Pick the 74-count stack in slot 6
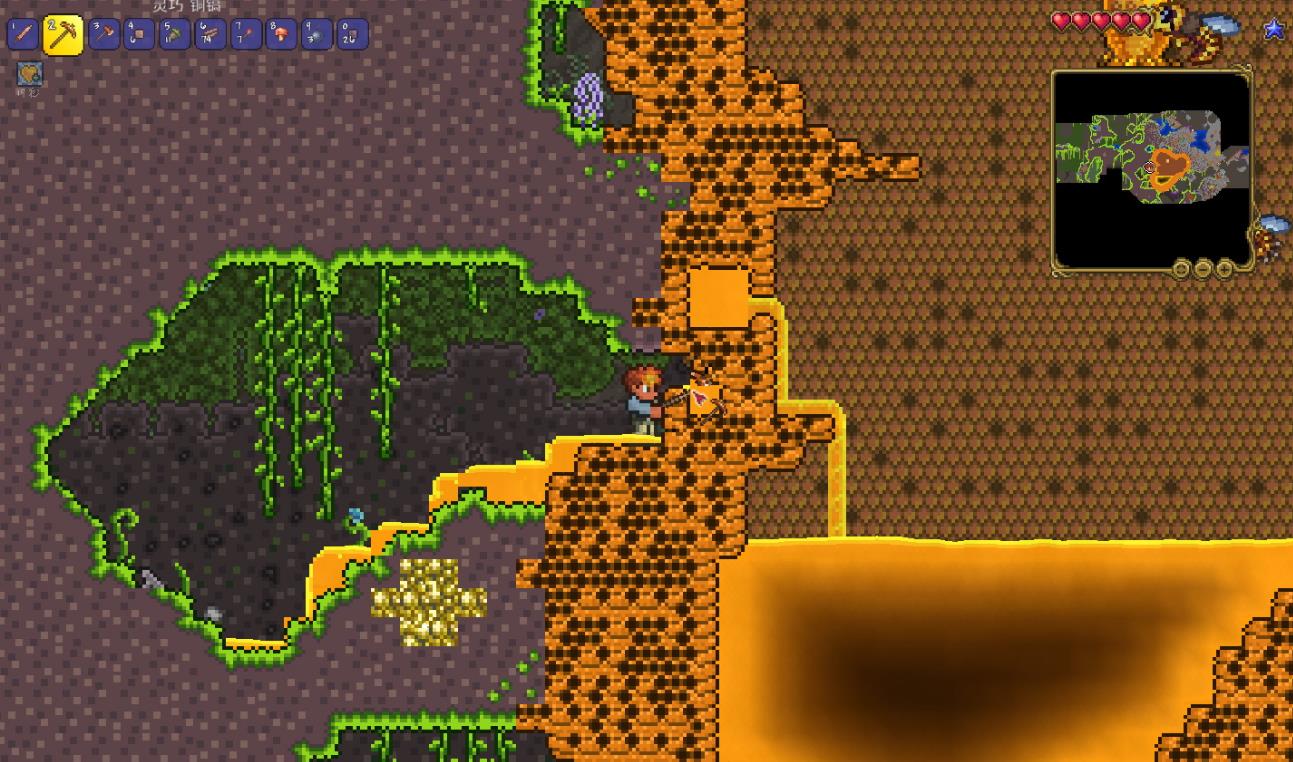This screenshot has height=762, width=1293. [x=210, y=35]
